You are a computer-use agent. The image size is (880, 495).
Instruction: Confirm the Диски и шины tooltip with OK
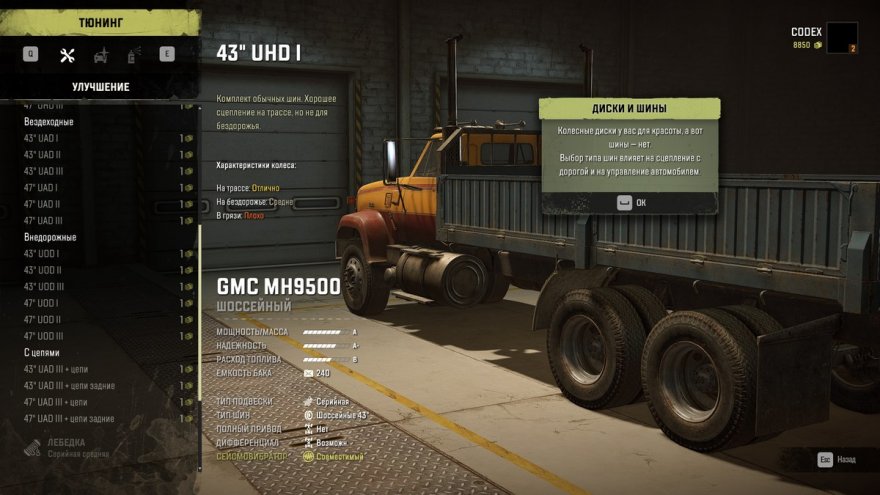[x=630, y=202]
